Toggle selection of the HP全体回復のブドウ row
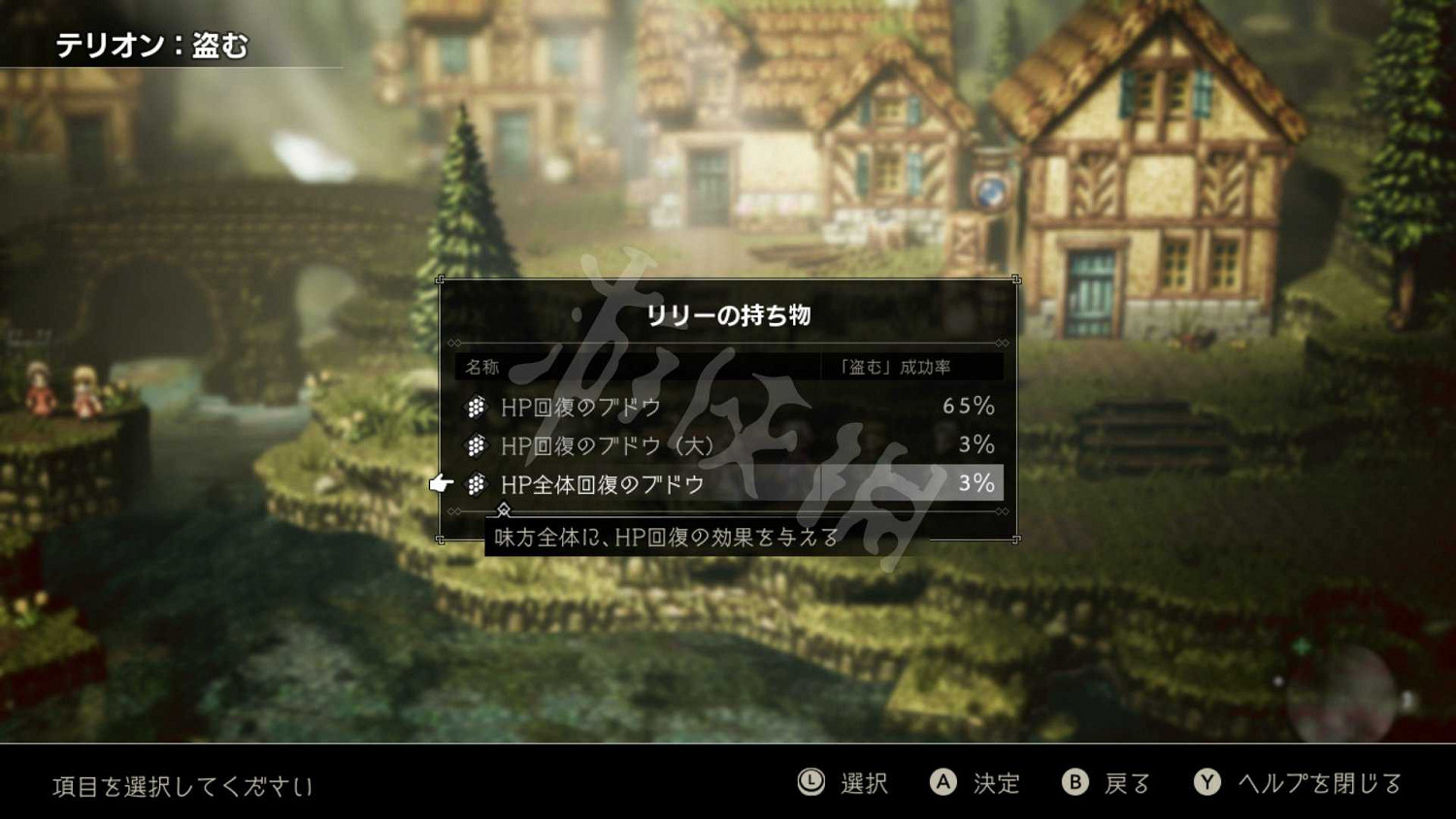This screenshot has width=1456, height=819. [679, 483]
